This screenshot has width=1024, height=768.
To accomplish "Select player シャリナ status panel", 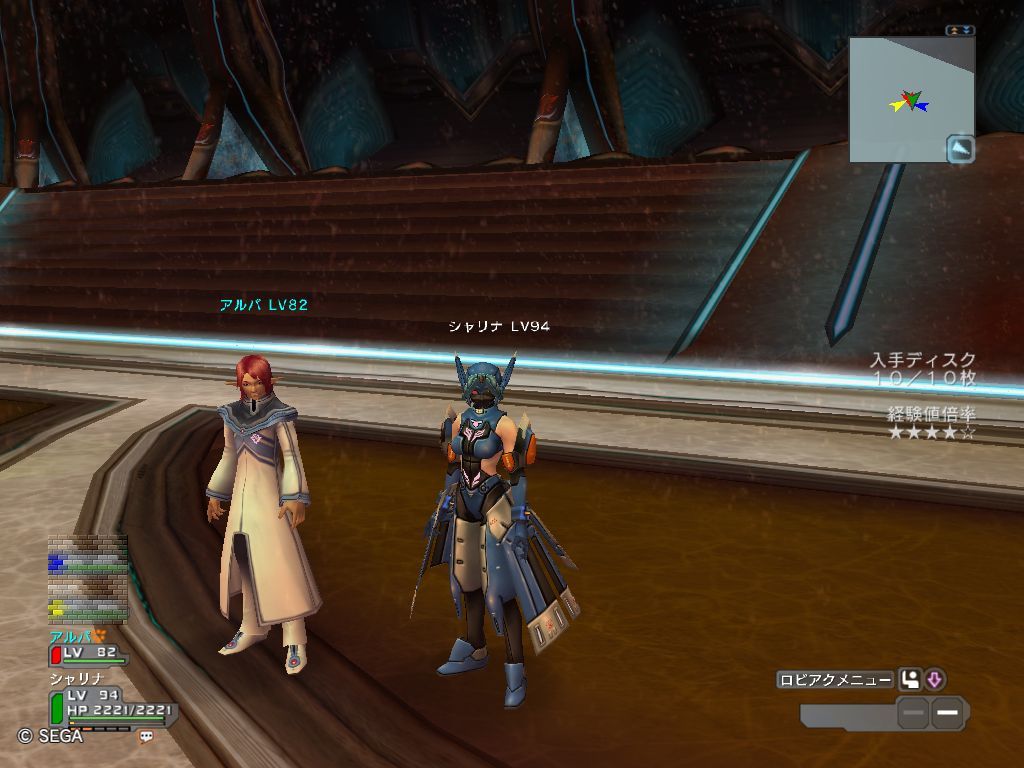I will 110,703.
